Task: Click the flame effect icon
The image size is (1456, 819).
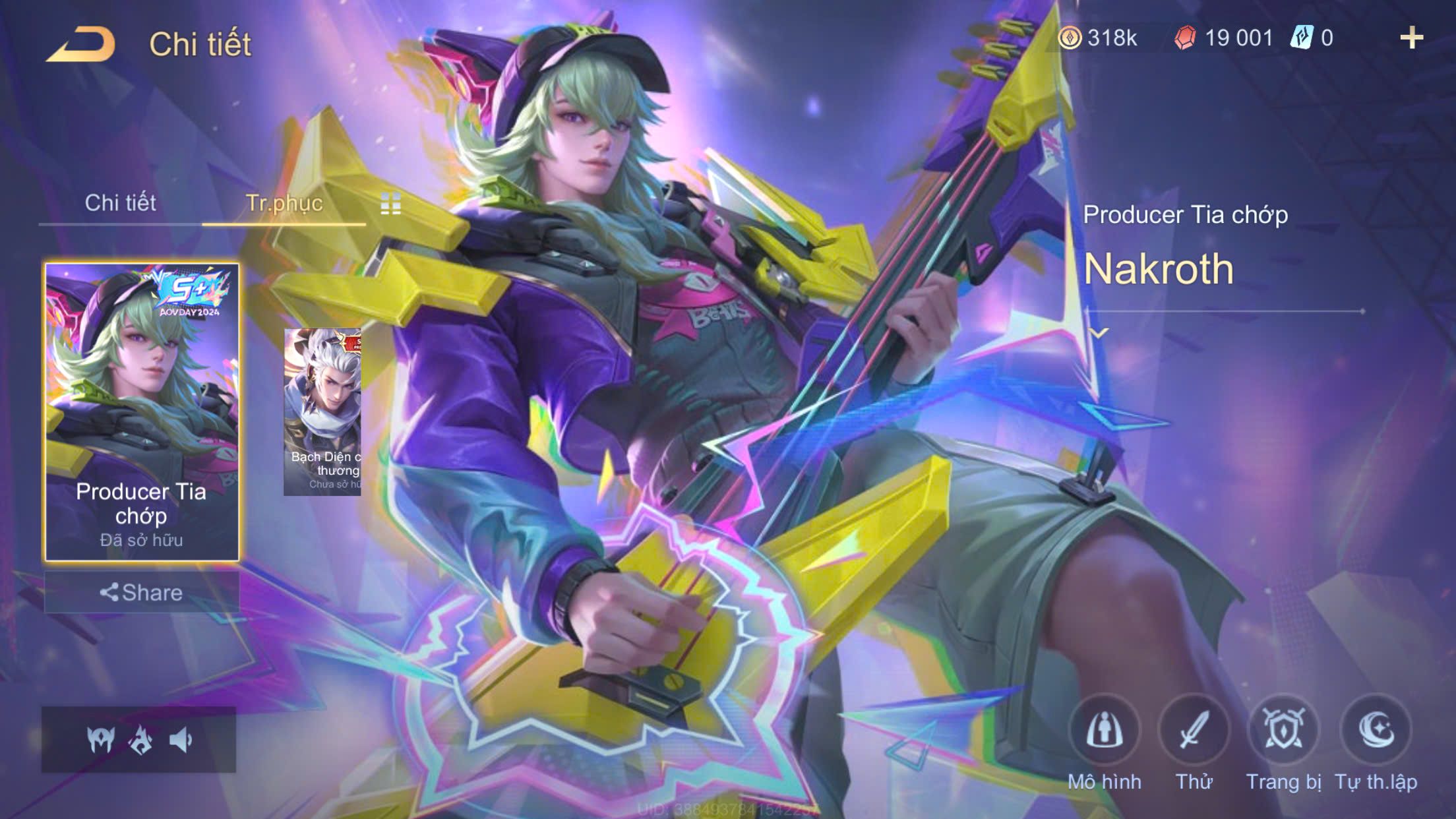Action: tap(140, 741)
